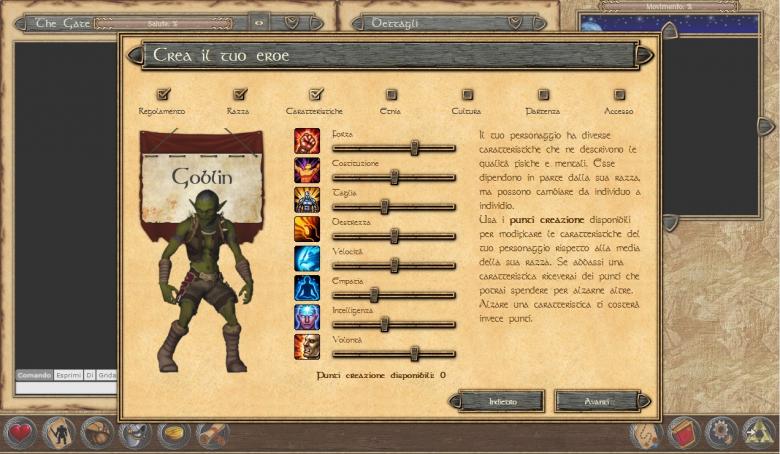Open the gear settings icon
The width and height of the screenshot is (780, 454).
(720, 433)
